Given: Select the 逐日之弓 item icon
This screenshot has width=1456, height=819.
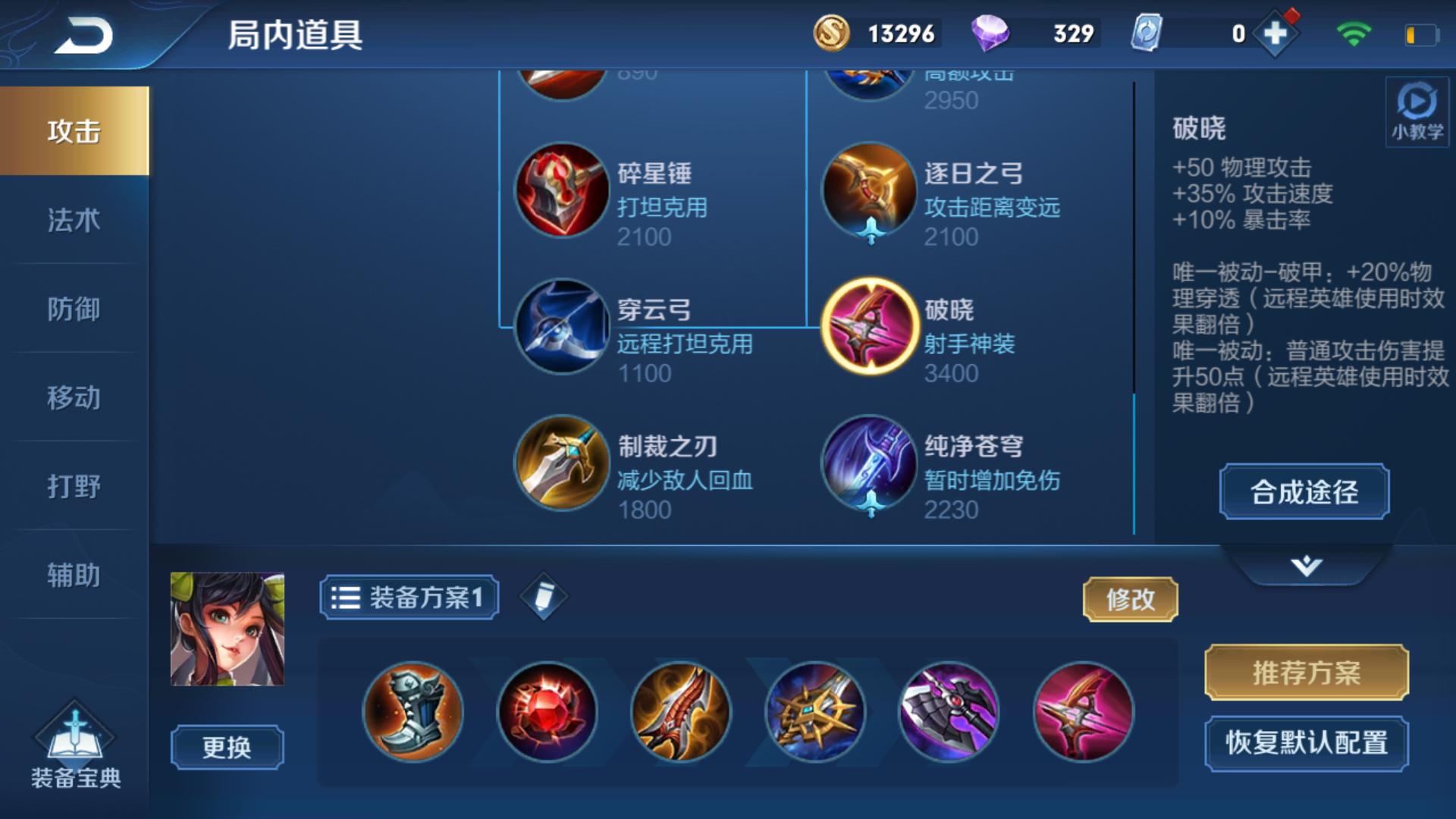Looking at the screenshot, I should (871, 190).
